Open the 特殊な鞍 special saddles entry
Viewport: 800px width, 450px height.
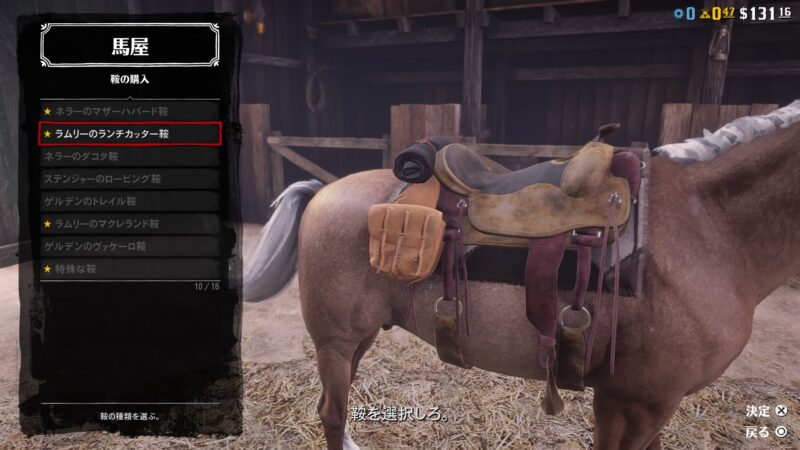(129, 269)
